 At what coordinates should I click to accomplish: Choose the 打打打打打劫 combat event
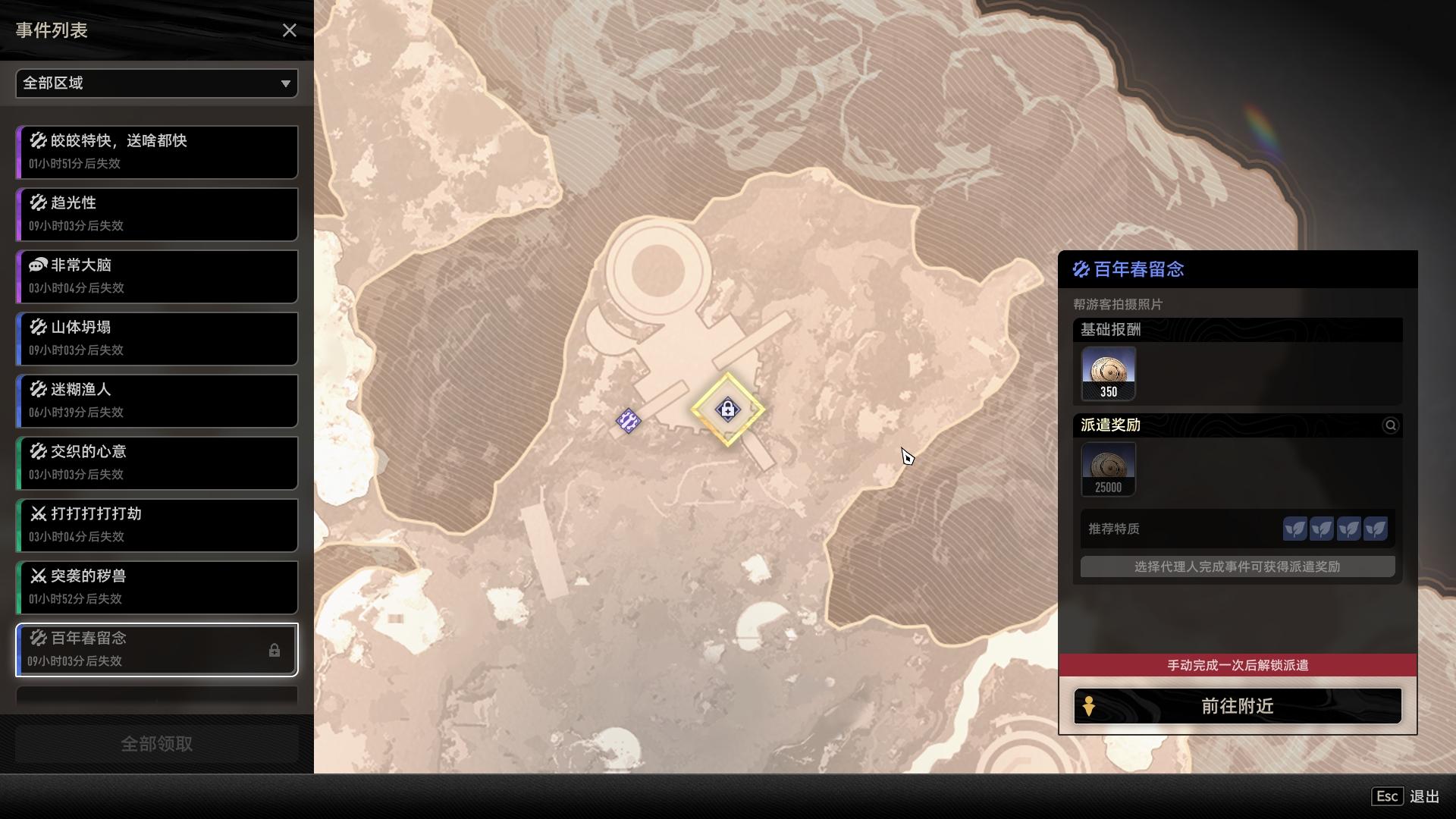click(x=157, y=525)
